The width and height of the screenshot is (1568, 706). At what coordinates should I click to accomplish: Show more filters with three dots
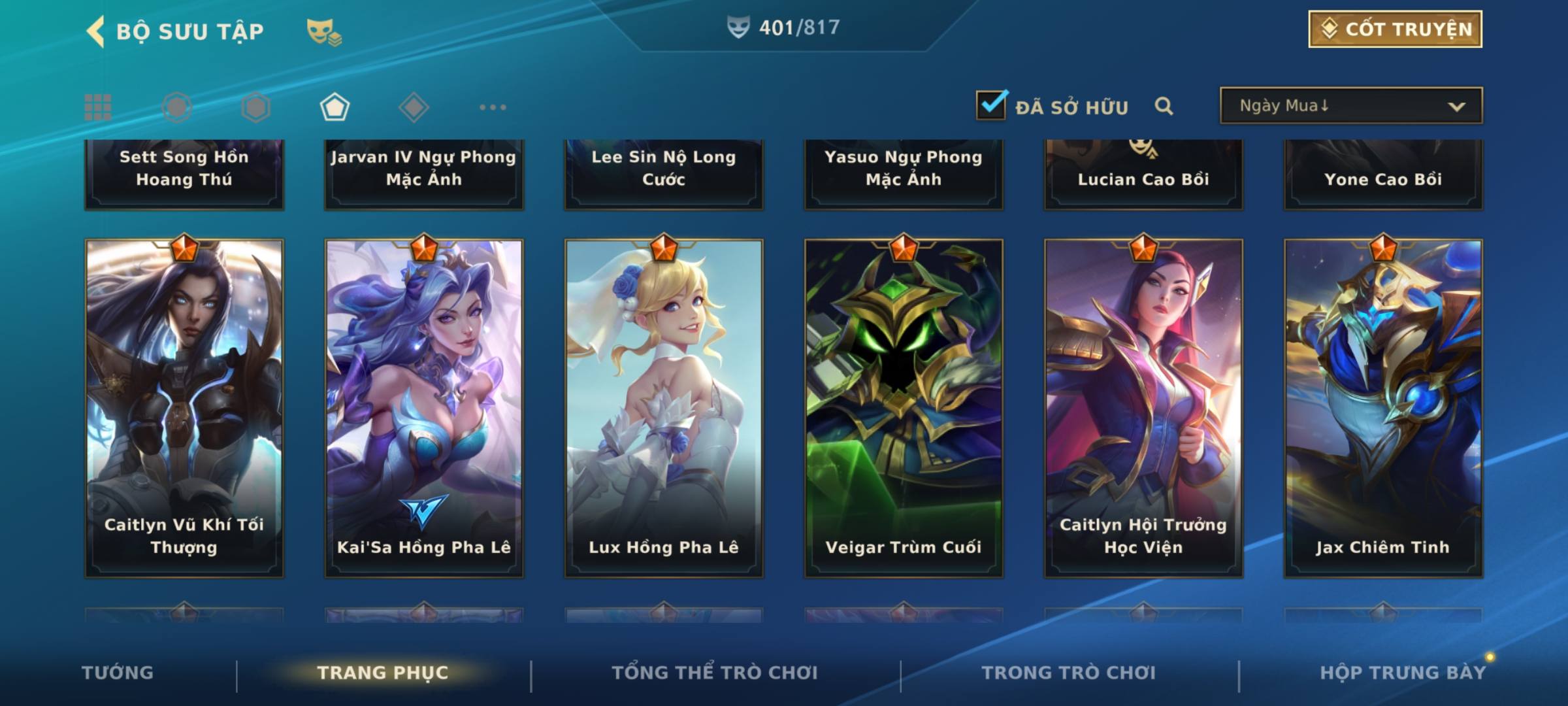click(x=493, y=107)
